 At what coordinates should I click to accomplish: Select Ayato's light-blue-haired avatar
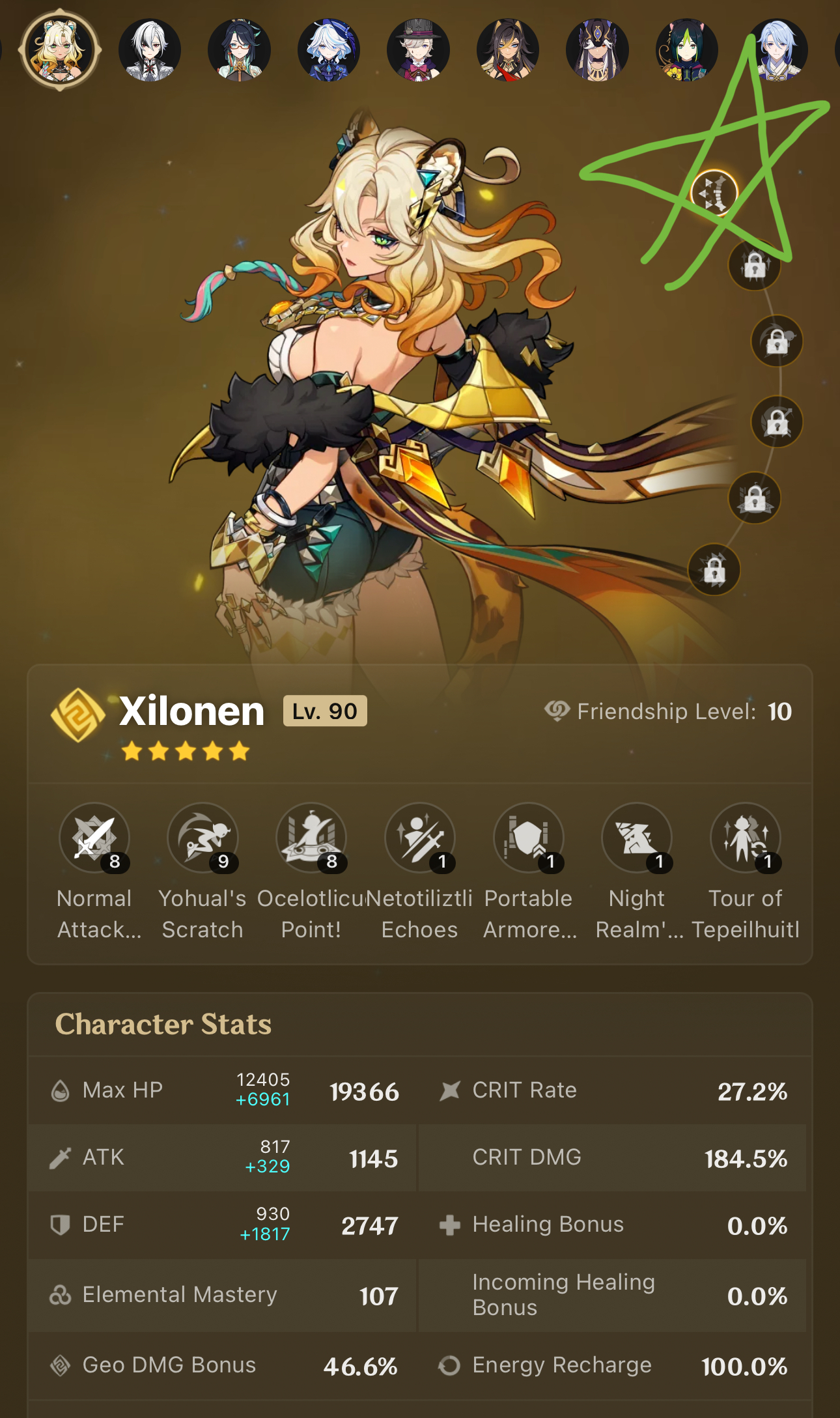(x=776, y=50)
